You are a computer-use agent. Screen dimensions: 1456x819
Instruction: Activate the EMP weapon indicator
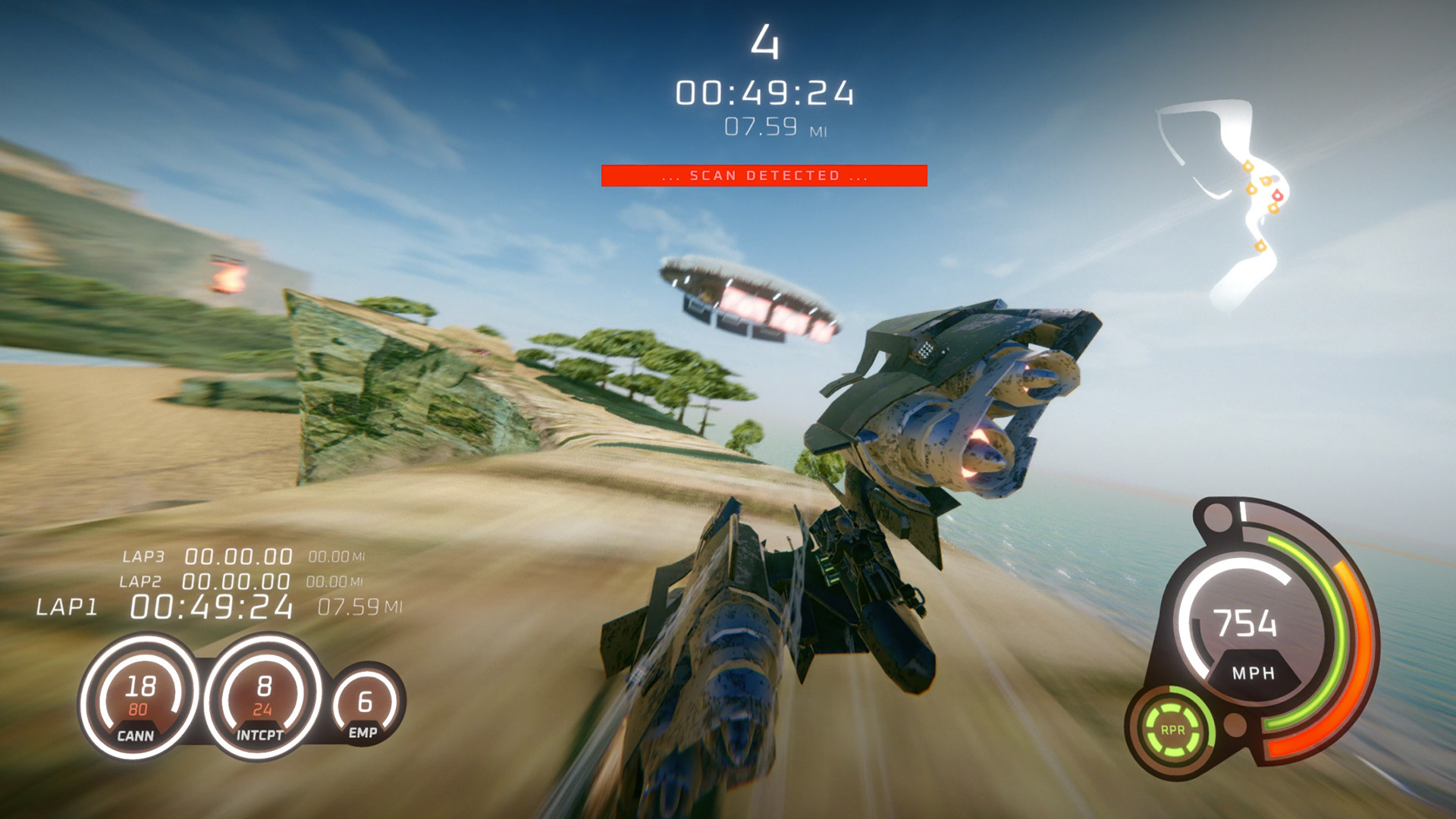point(364,704)
